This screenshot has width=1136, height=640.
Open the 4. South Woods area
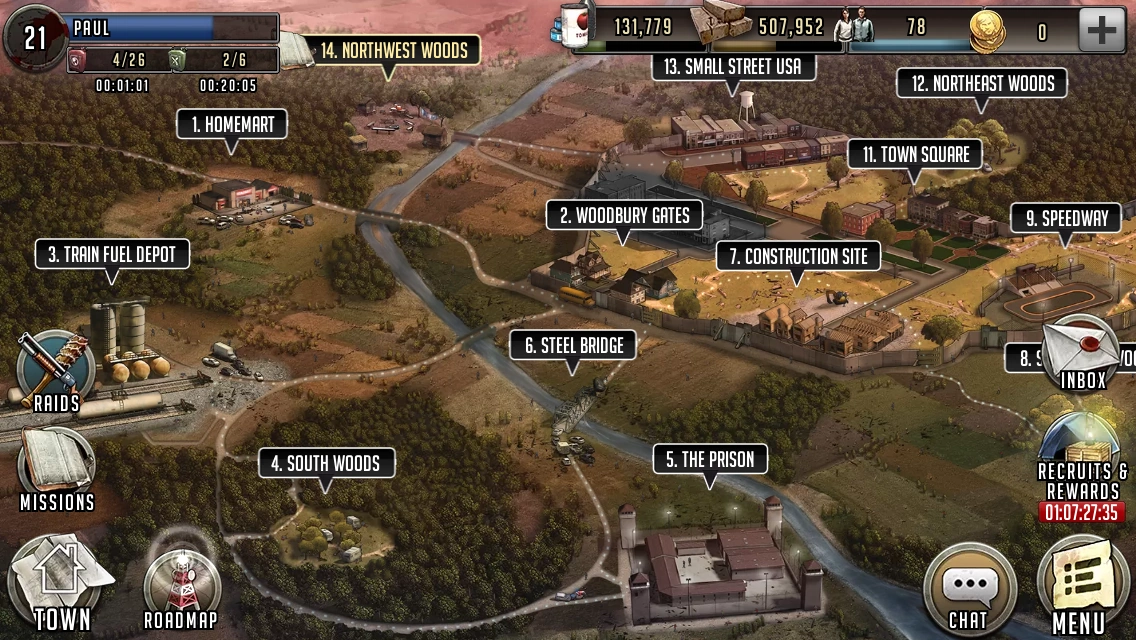[326, 463]
